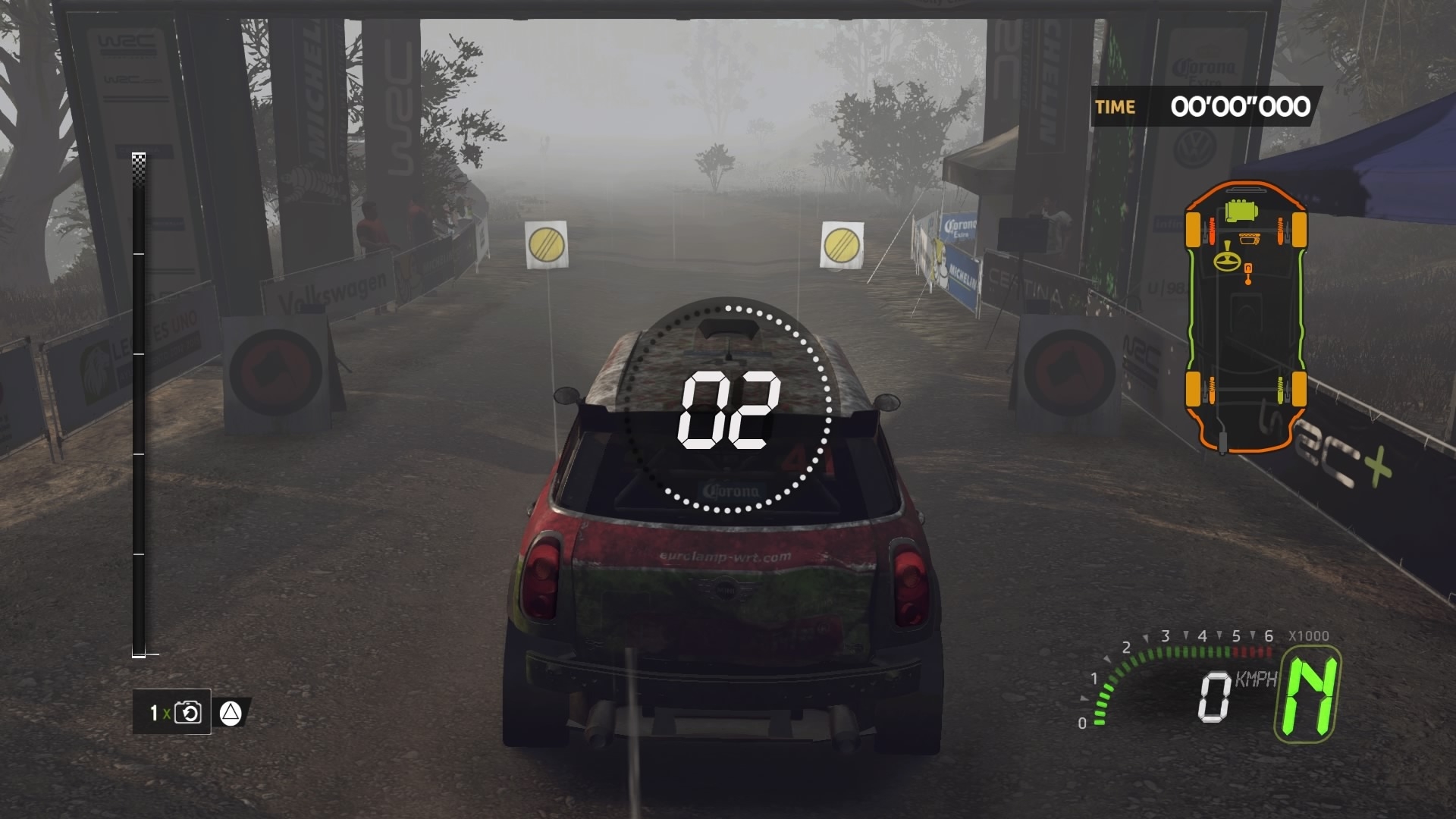Select the car damage diagram
This screenshot has width=1456, height=819.
[x=1244, y=316]
